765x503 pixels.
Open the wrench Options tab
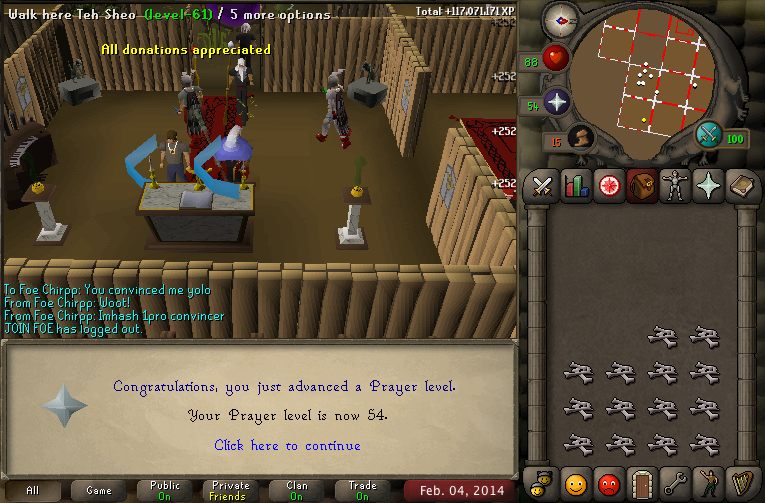(x=675, y=485)
